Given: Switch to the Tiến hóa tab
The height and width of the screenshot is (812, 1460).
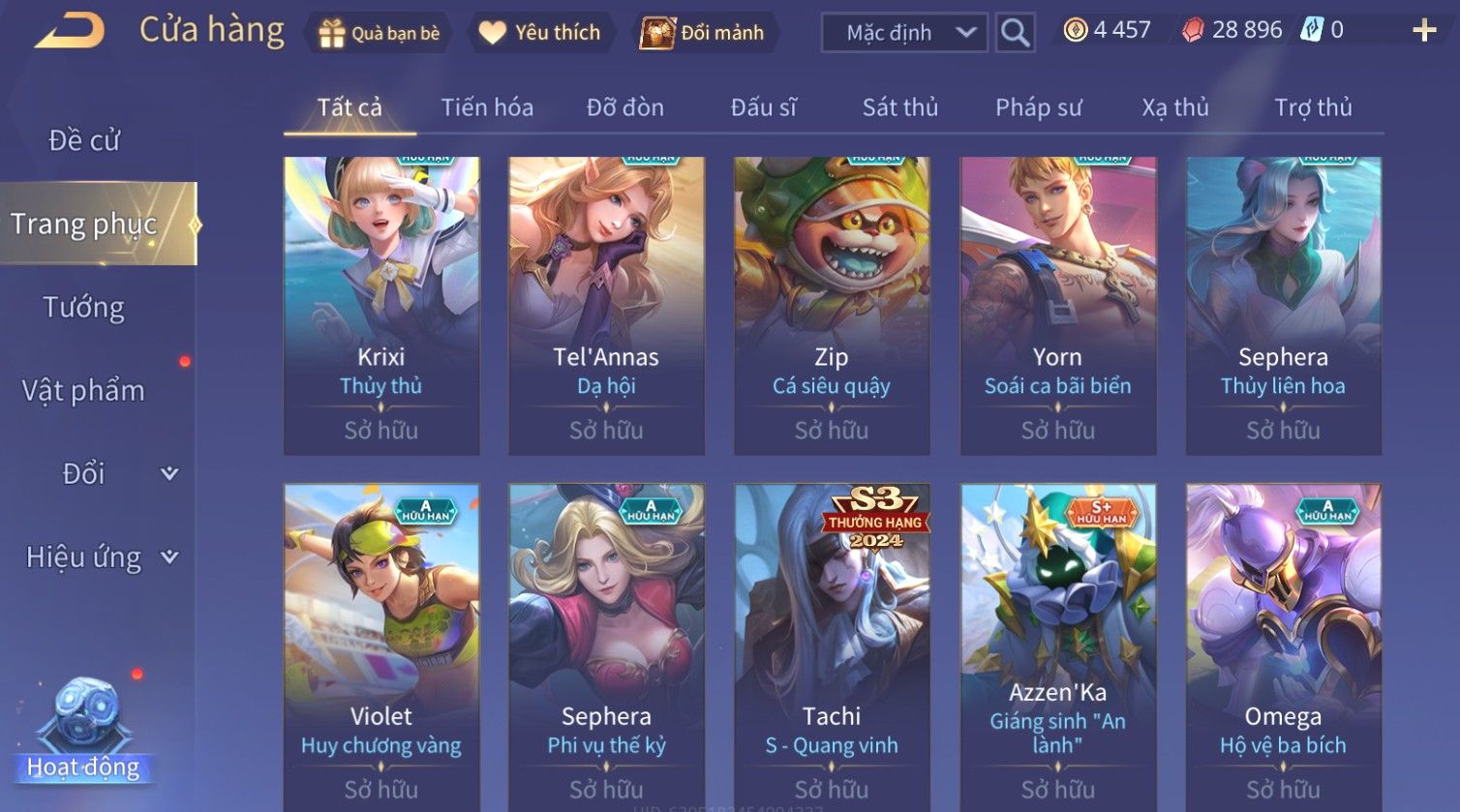Looking at the screenshot, I should pyautogui.click(x=487, y=107).
